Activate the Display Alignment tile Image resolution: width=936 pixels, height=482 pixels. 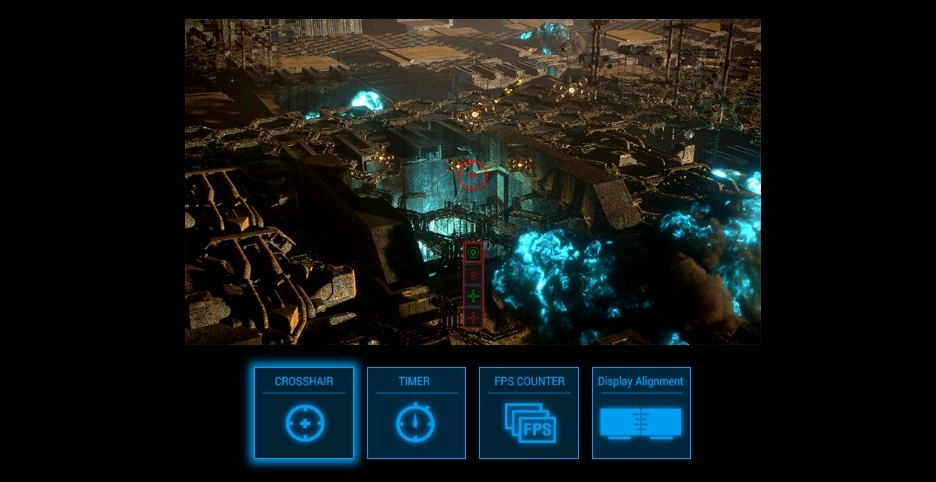click(641, 413)
